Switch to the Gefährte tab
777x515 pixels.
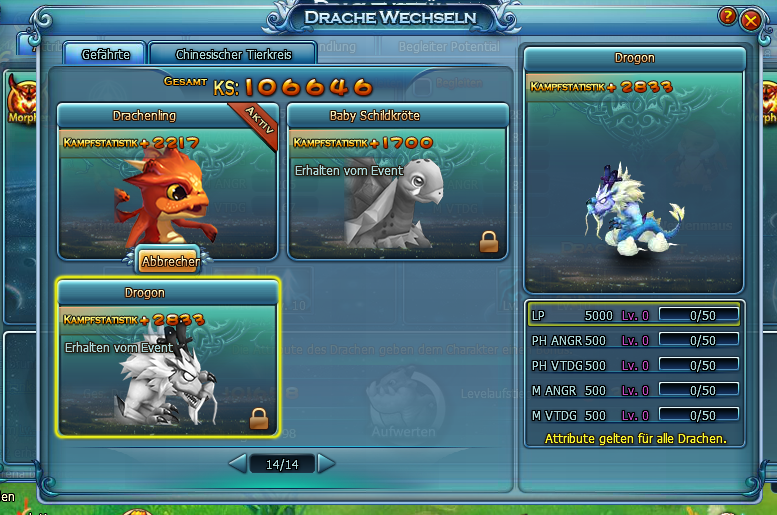point(105,54)
